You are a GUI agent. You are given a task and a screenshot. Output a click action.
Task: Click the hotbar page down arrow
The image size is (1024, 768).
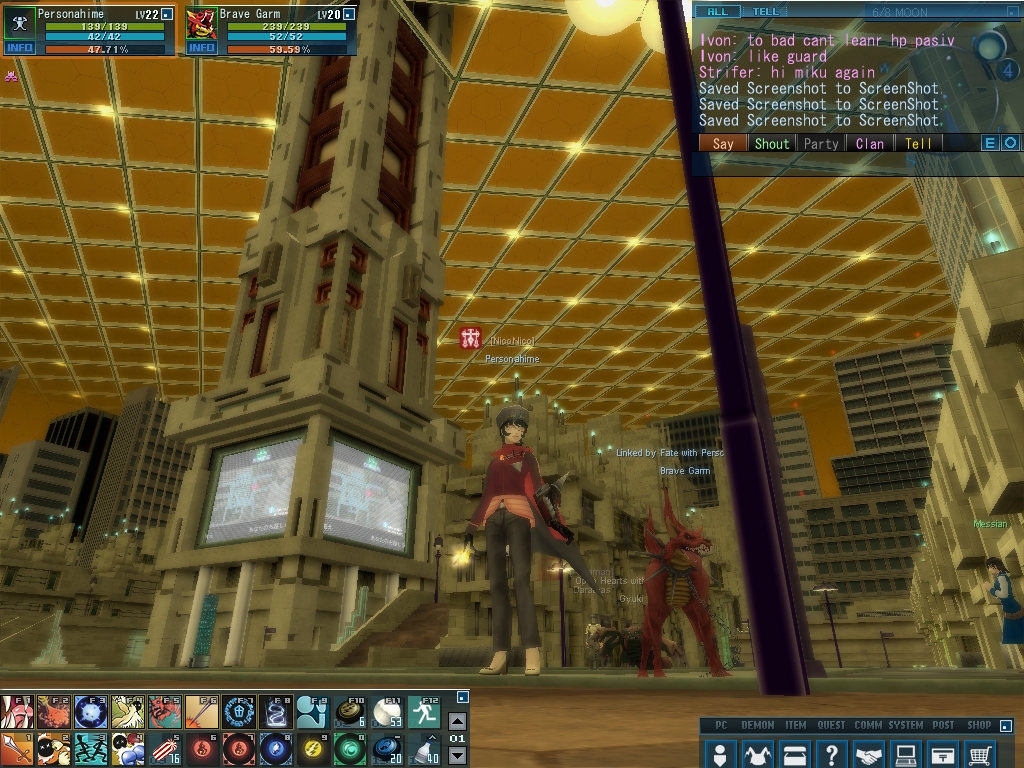click(457, 755)
